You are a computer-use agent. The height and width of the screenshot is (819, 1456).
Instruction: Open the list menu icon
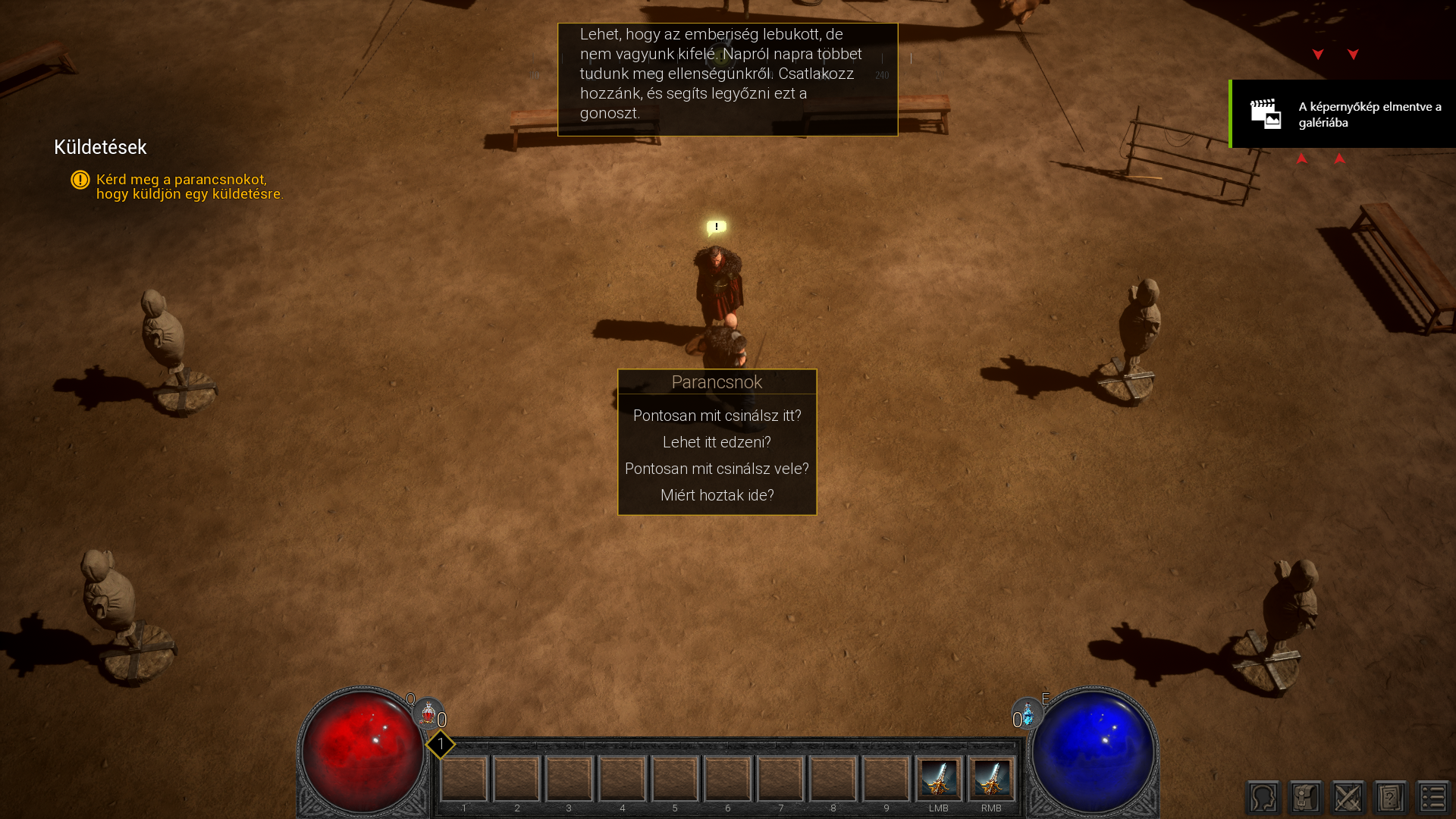pos(1433,798)
